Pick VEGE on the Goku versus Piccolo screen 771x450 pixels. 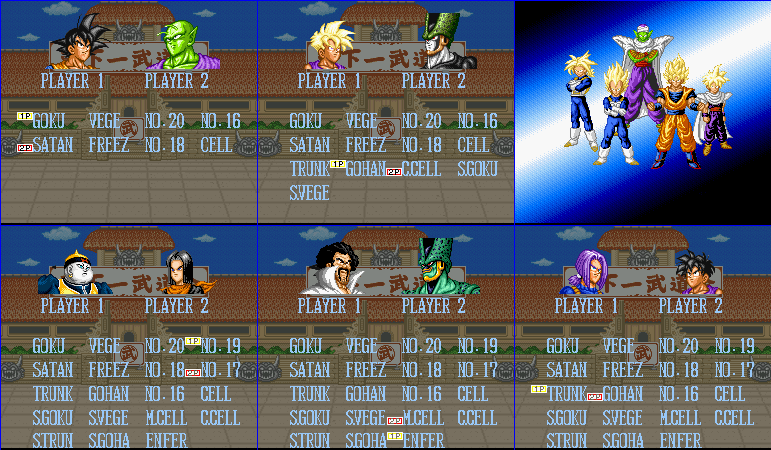pos(105,121)
